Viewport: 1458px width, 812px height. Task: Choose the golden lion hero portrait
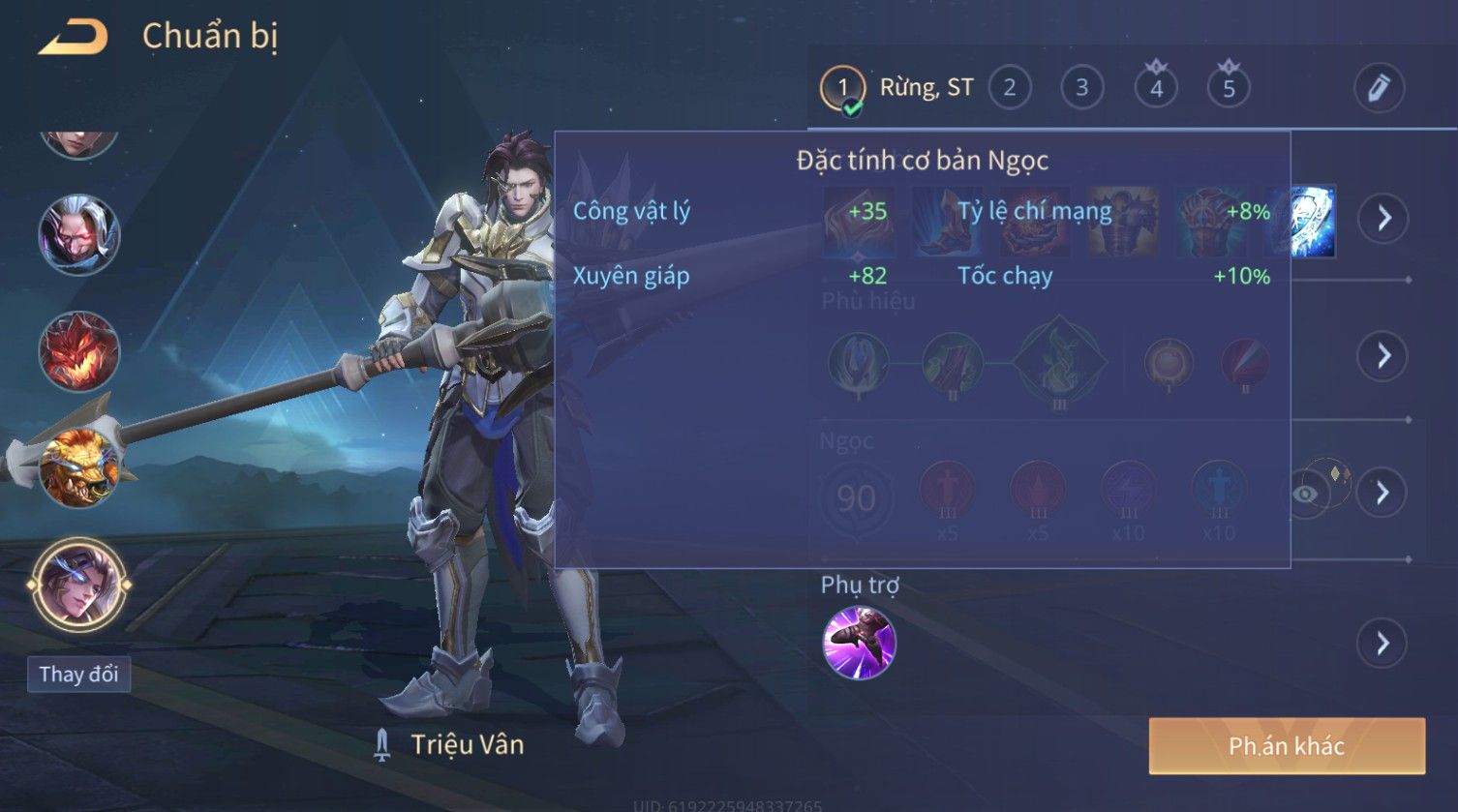(79, 469)
